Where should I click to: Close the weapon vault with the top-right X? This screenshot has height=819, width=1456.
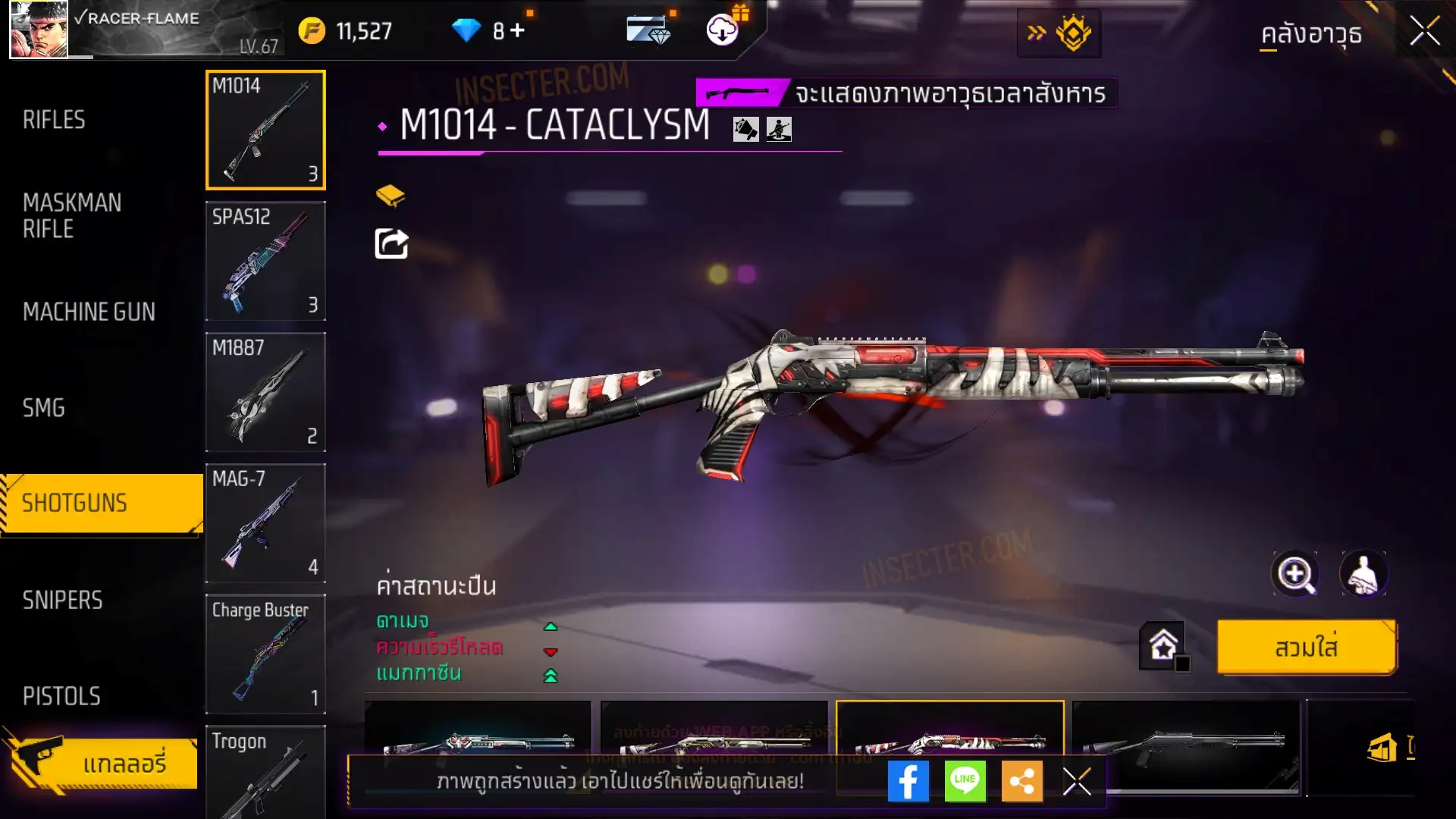(x=1424, y=32)
